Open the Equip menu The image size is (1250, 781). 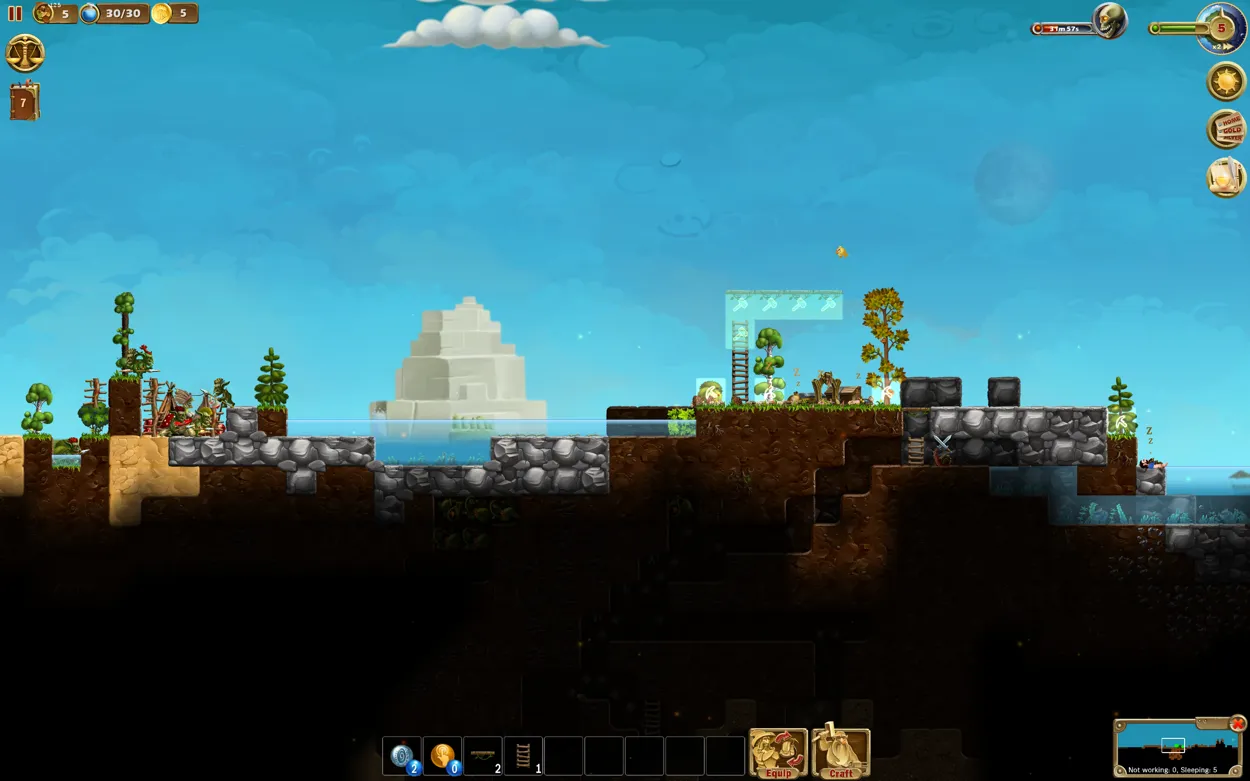pyautogui.click(x=778, y=753)
